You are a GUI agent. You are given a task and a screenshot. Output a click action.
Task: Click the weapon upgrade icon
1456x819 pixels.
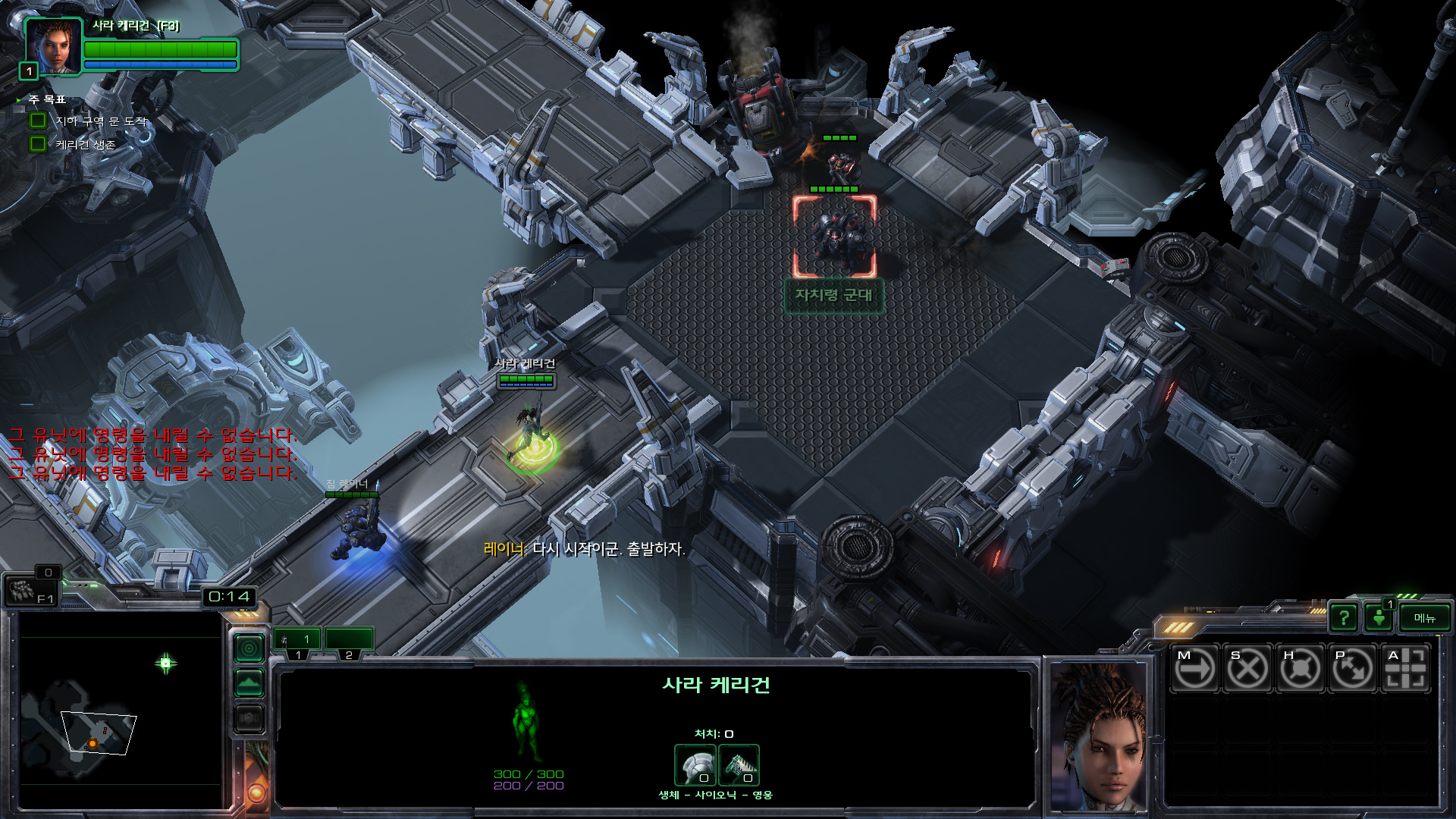[x=739, y=765]
